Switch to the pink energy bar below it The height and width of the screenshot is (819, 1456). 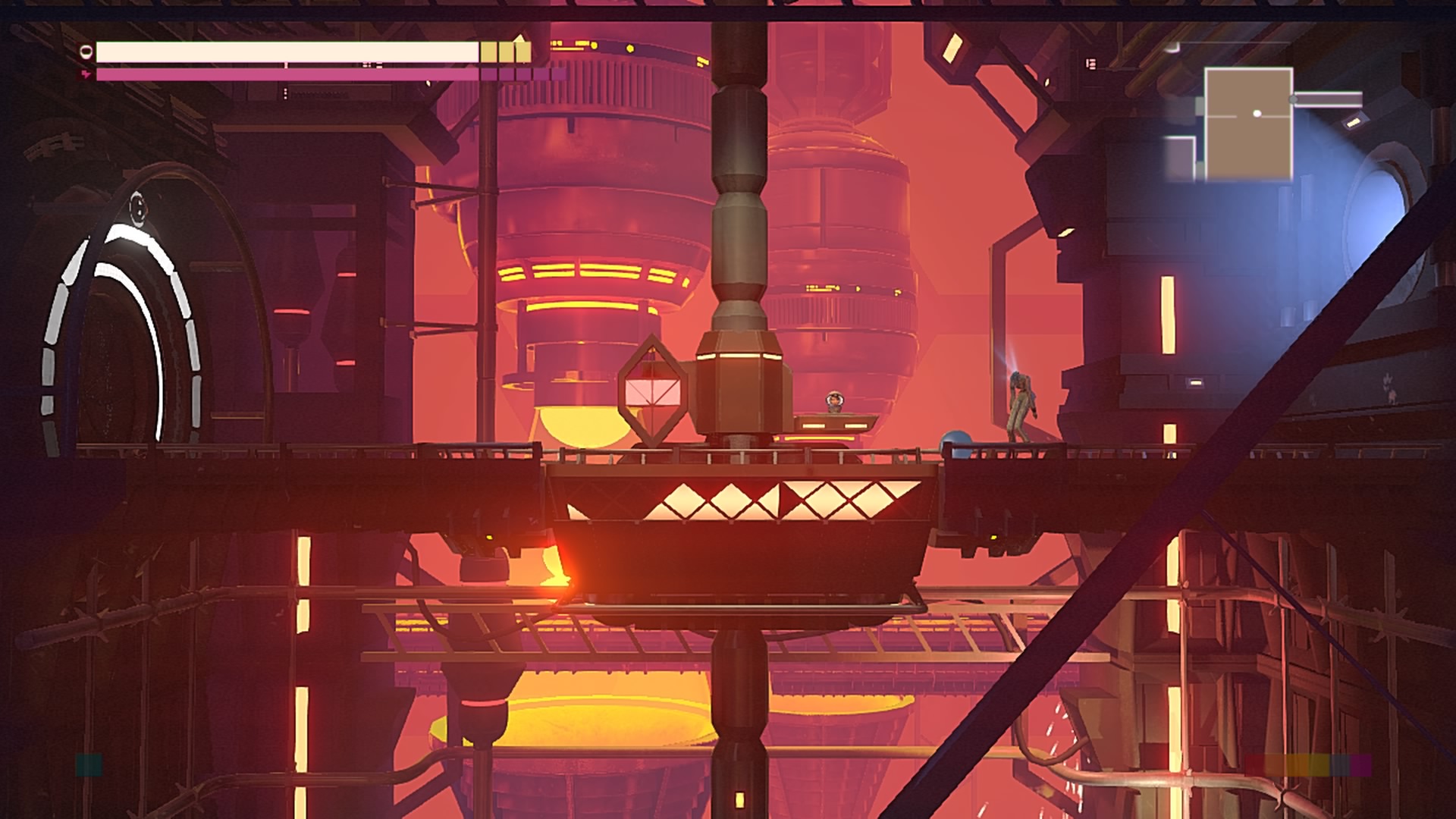[288, 75]
